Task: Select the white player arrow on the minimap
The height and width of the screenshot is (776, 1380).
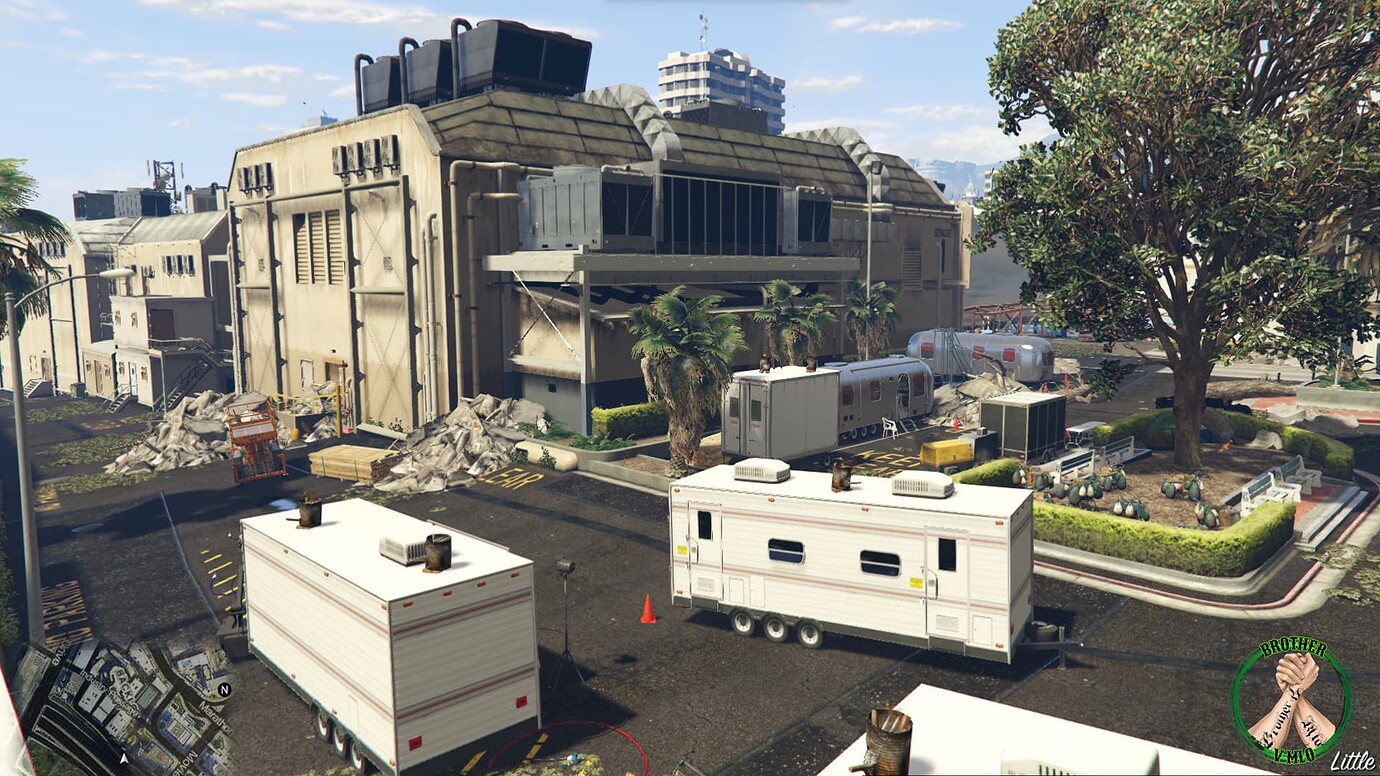Action: [x=123, y=758]
